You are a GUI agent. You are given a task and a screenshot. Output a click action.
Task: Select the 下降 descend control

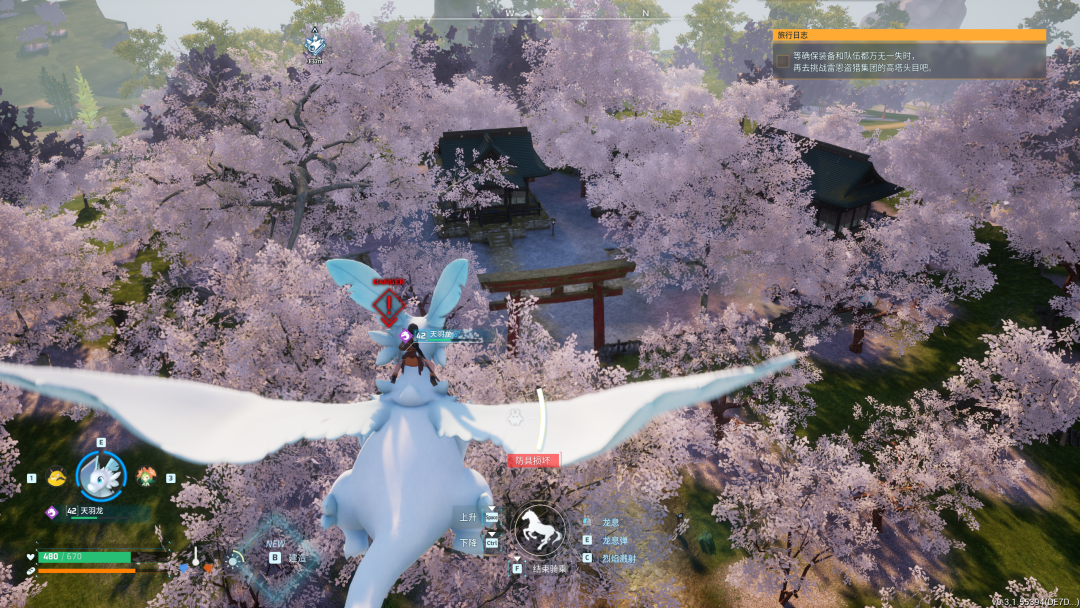point(468,542)
